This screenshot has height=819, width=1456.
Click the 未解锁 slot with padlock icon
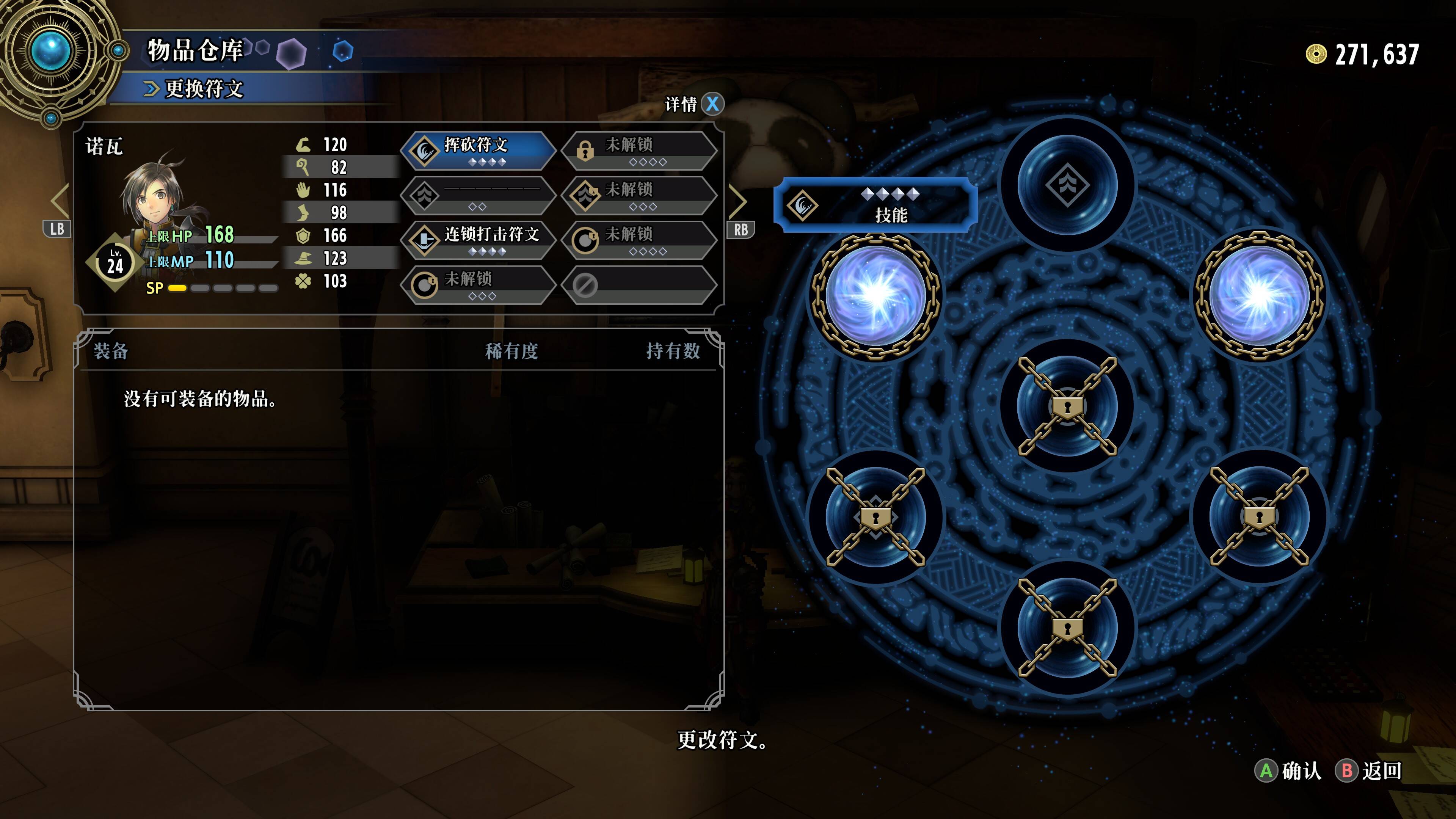coord(639,151)
